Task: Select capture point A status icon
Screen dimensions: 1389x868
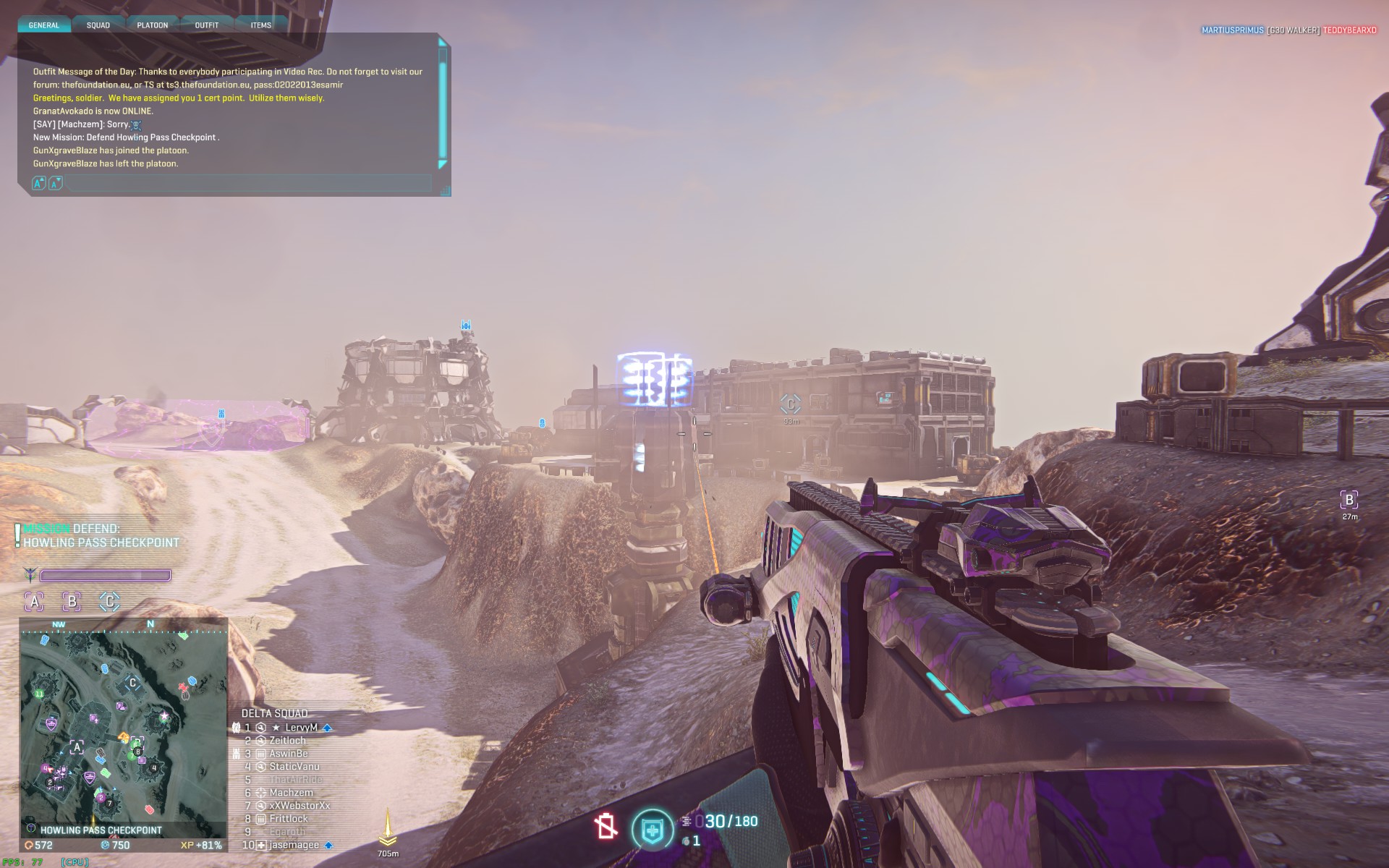Action: point(34,601)
